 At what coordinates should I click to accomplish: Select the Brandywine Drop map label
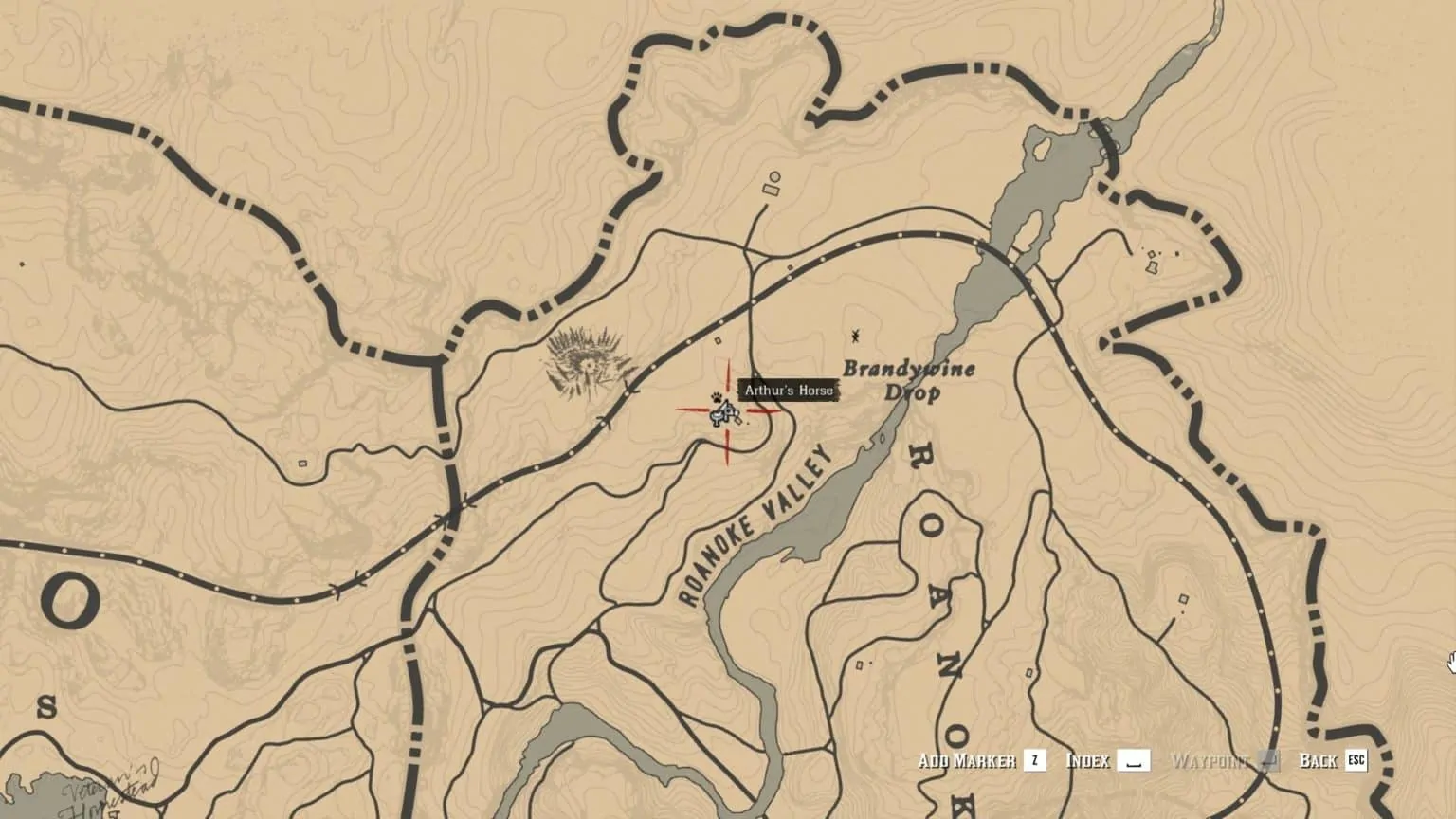(908, 379)
